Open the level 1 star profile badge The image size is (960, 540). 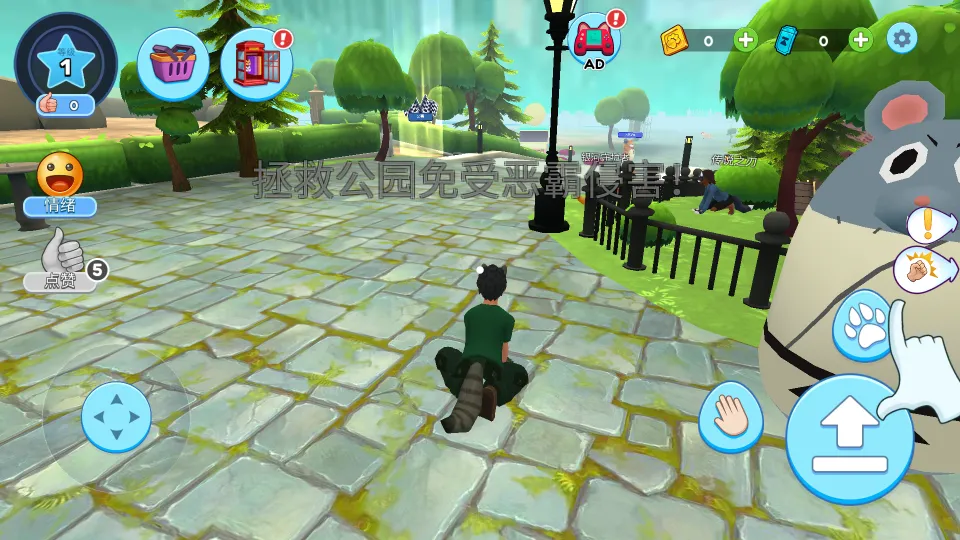pyautogui.click(x=66, y=62)
